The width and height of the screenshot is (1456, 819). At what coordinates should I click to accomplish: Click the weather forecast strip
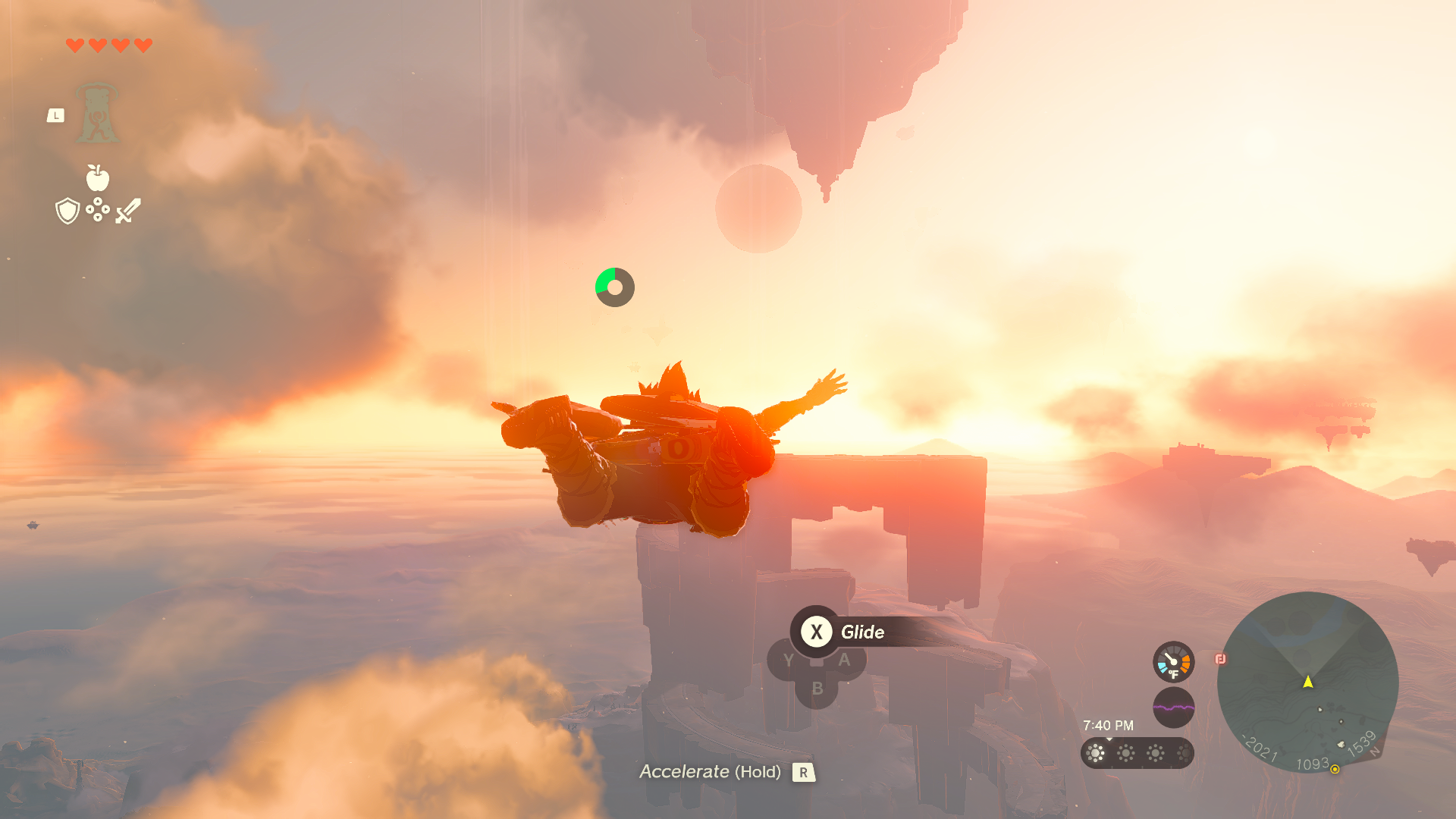click(1137, 753)
